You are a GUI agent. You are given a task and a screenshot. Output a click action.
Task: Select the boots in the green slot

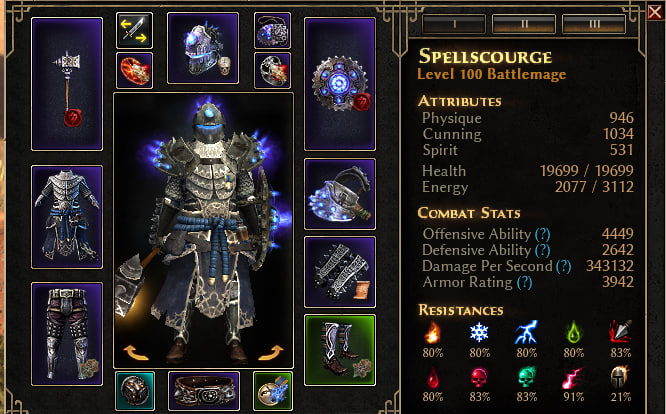click(340, 349)
